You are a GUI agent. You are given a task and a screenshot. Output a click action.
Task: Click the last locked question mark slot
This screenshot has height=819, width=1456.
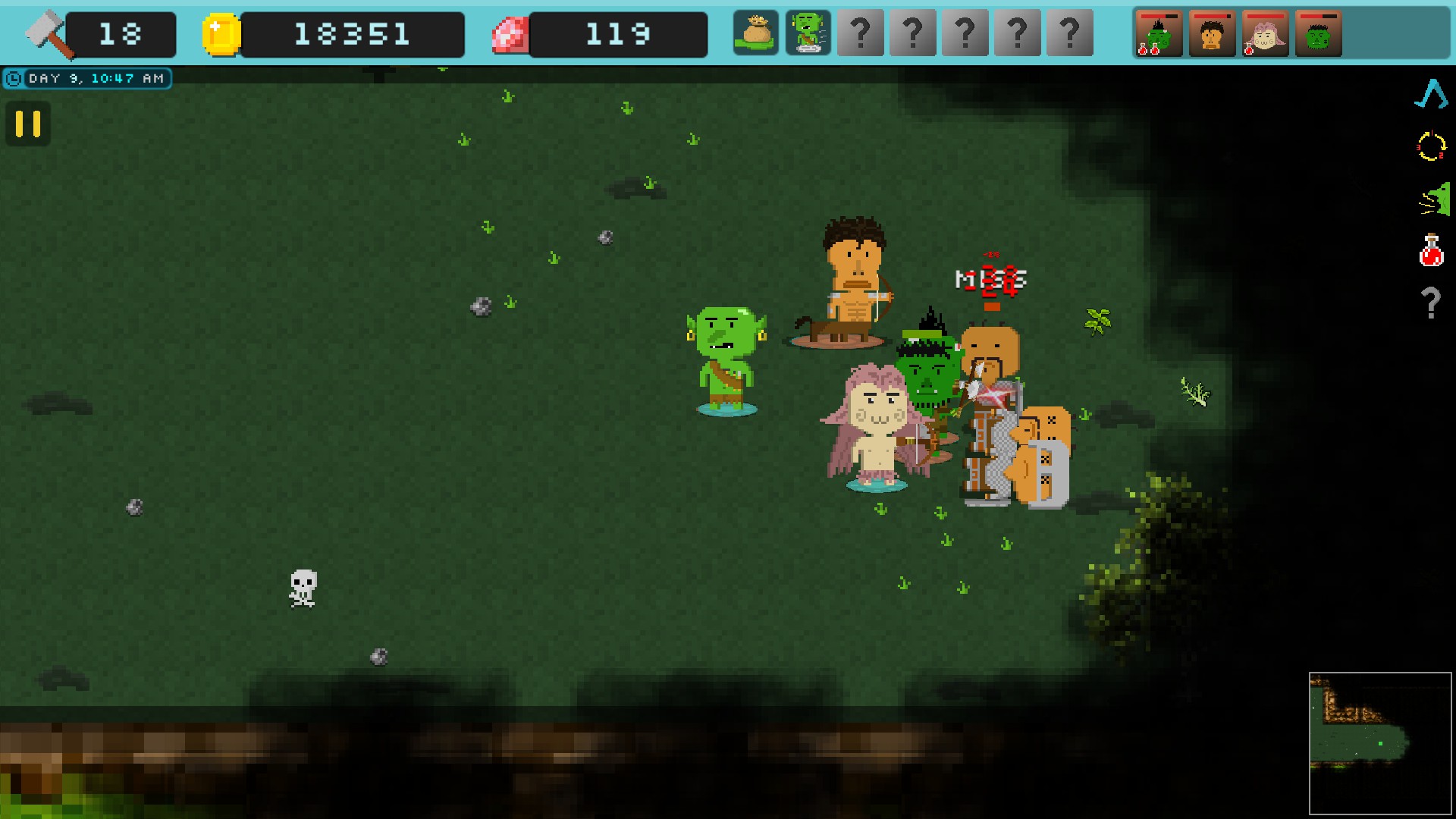1070,32
